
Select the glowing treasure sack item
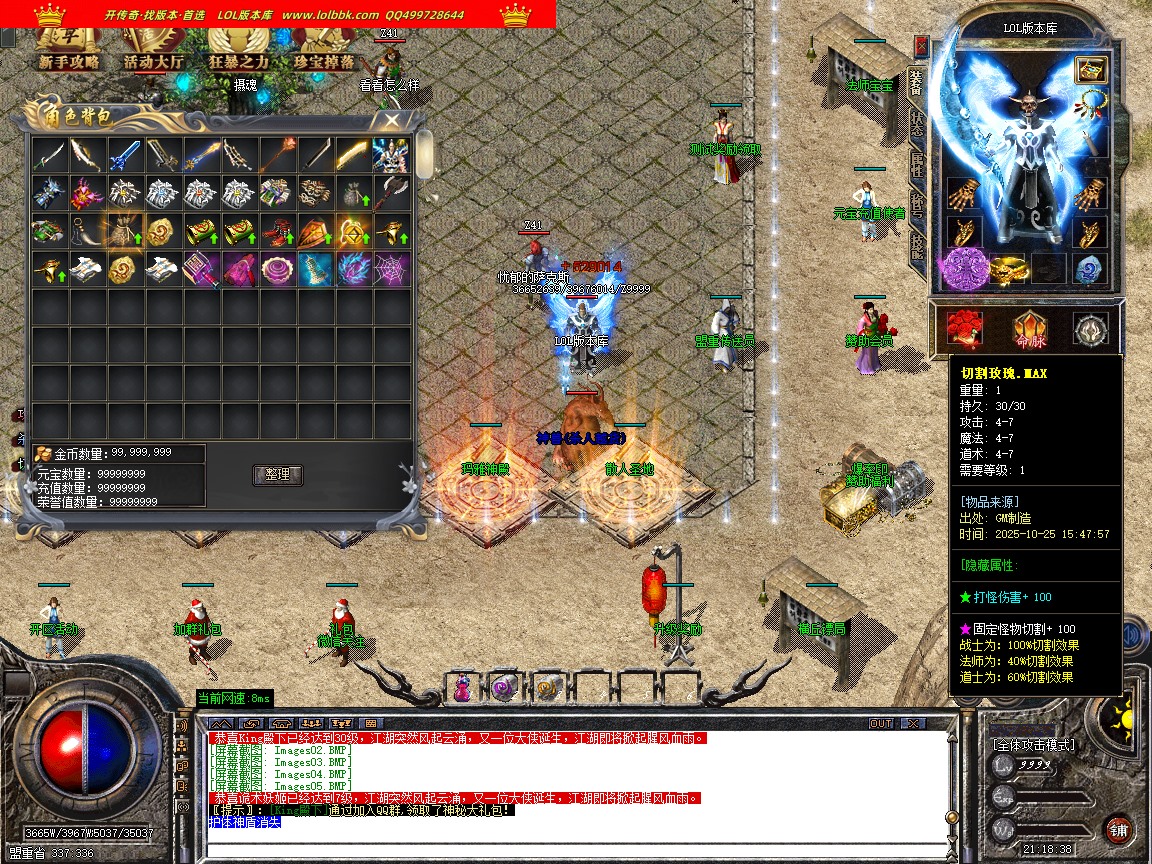(x=125, y=230)
